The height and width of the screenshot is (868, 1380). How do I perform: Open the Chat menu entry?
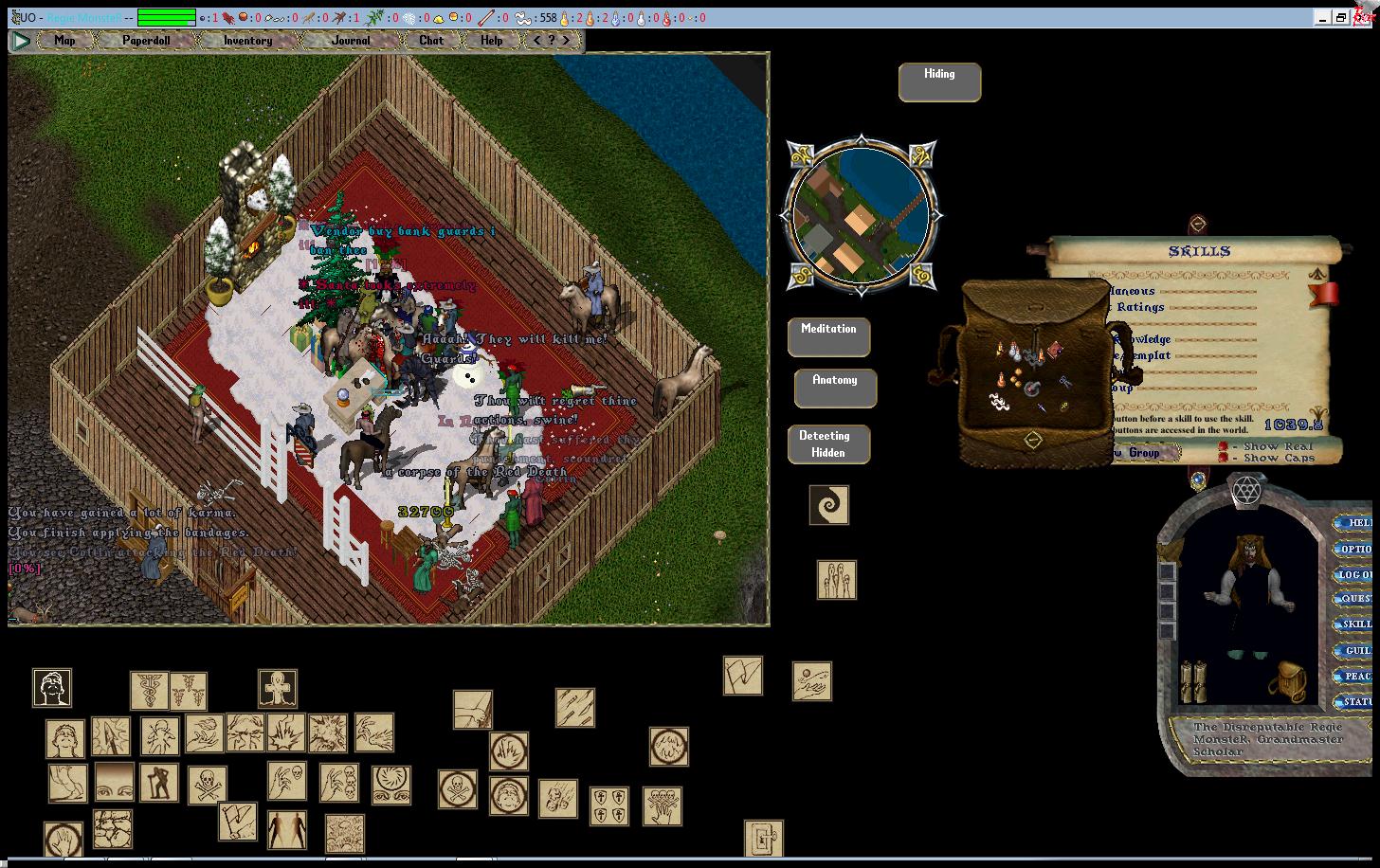(431, 41)
